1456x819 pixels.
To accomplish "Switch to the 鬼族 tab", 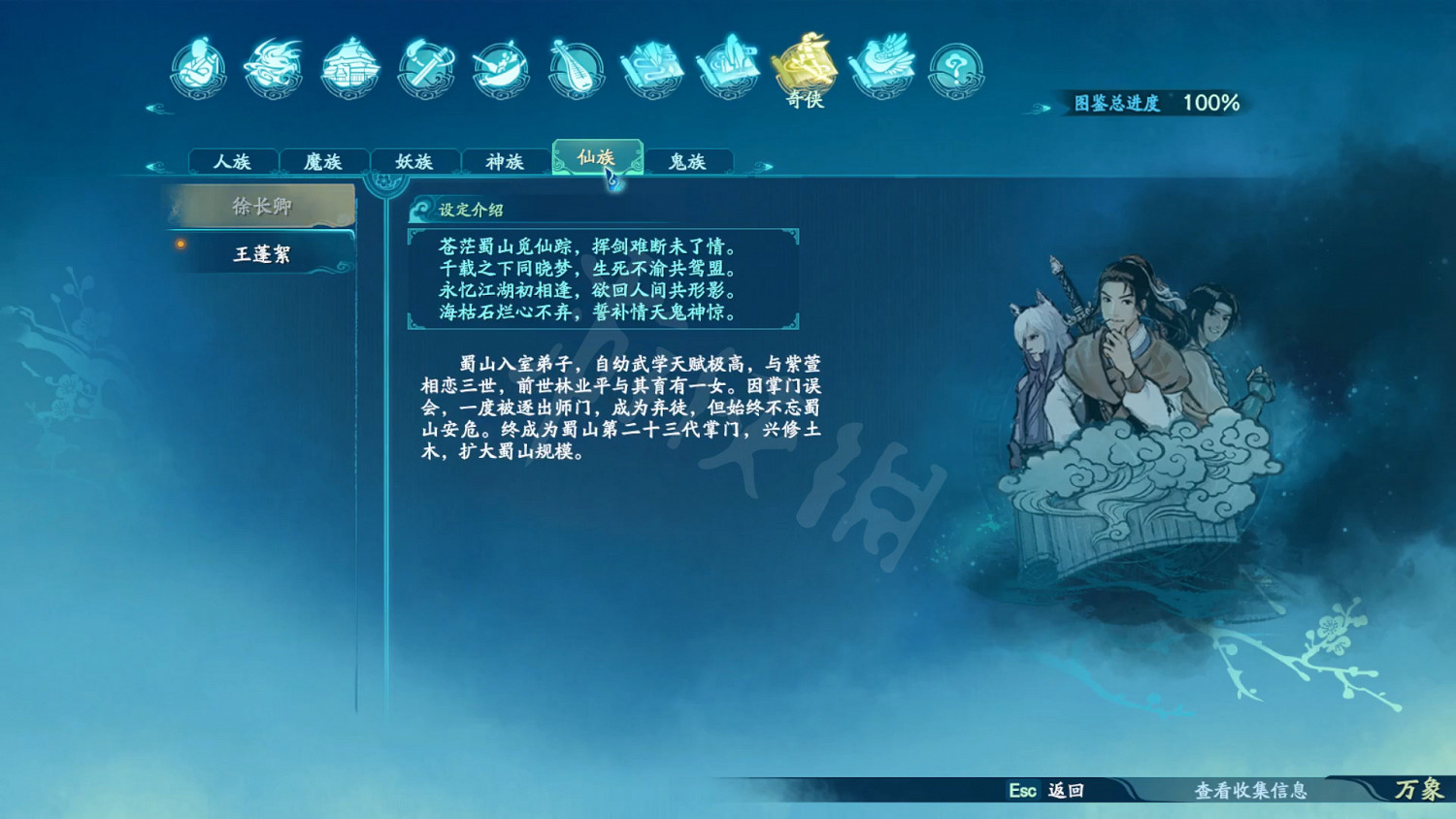I will 687,162.
